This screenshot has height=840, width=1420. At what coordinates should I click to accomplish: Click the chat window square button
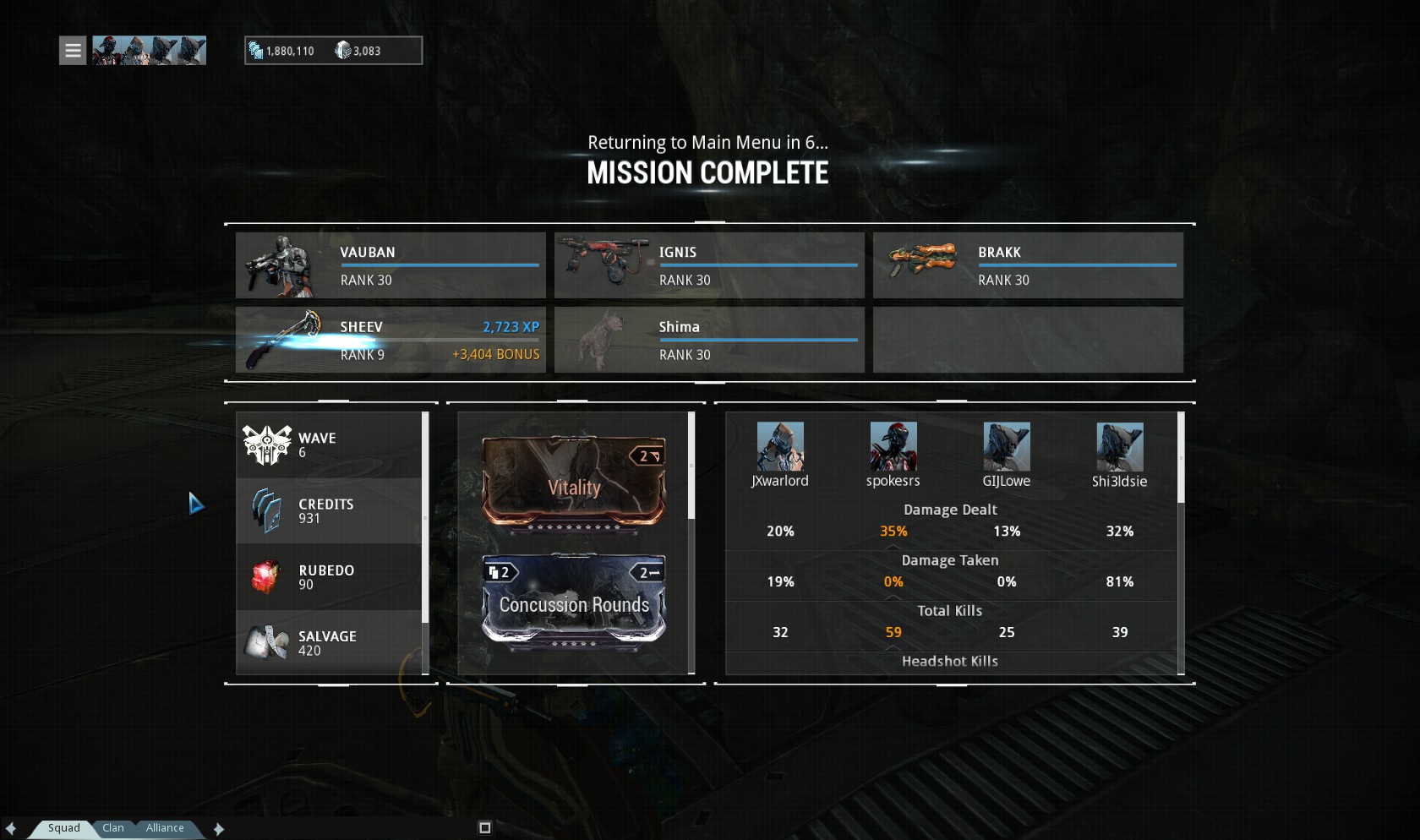[x=484, y=828]
